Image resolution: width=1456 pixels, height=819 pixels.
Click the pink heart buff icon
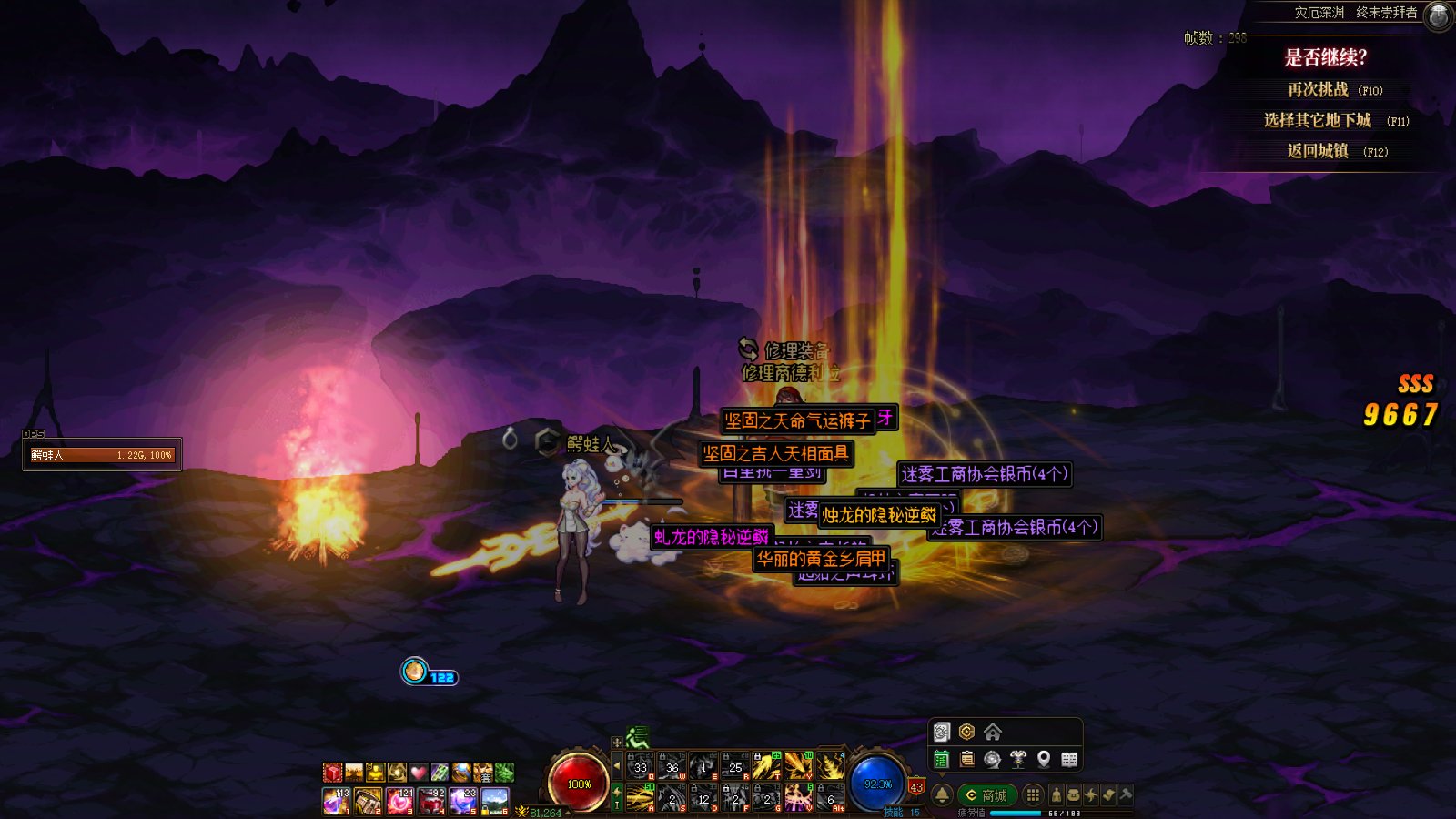tap(419, 773)
